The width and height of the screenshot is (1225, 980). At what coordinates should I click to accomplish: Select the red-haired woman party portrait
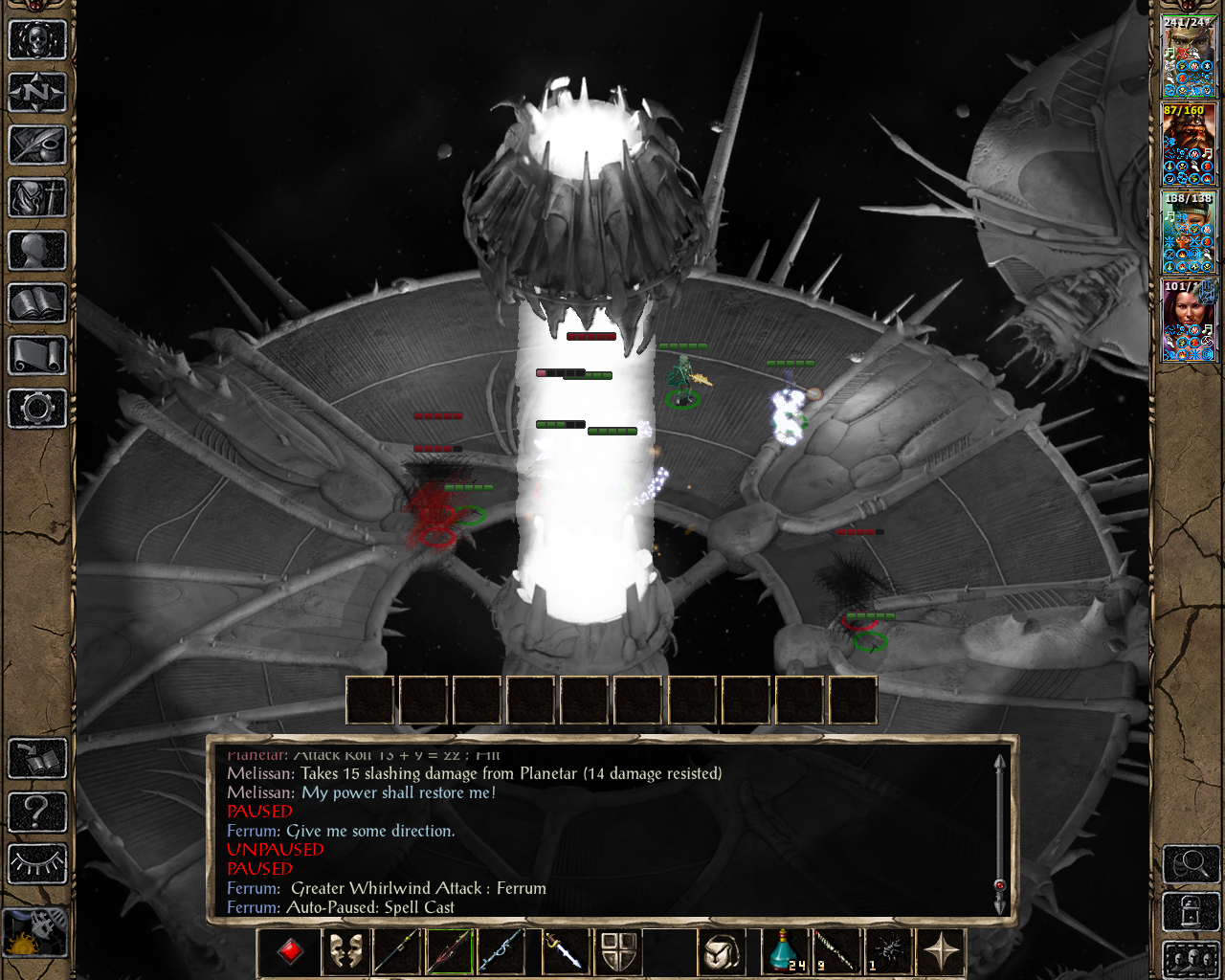pyautogui.click(x=1189, y=321)
